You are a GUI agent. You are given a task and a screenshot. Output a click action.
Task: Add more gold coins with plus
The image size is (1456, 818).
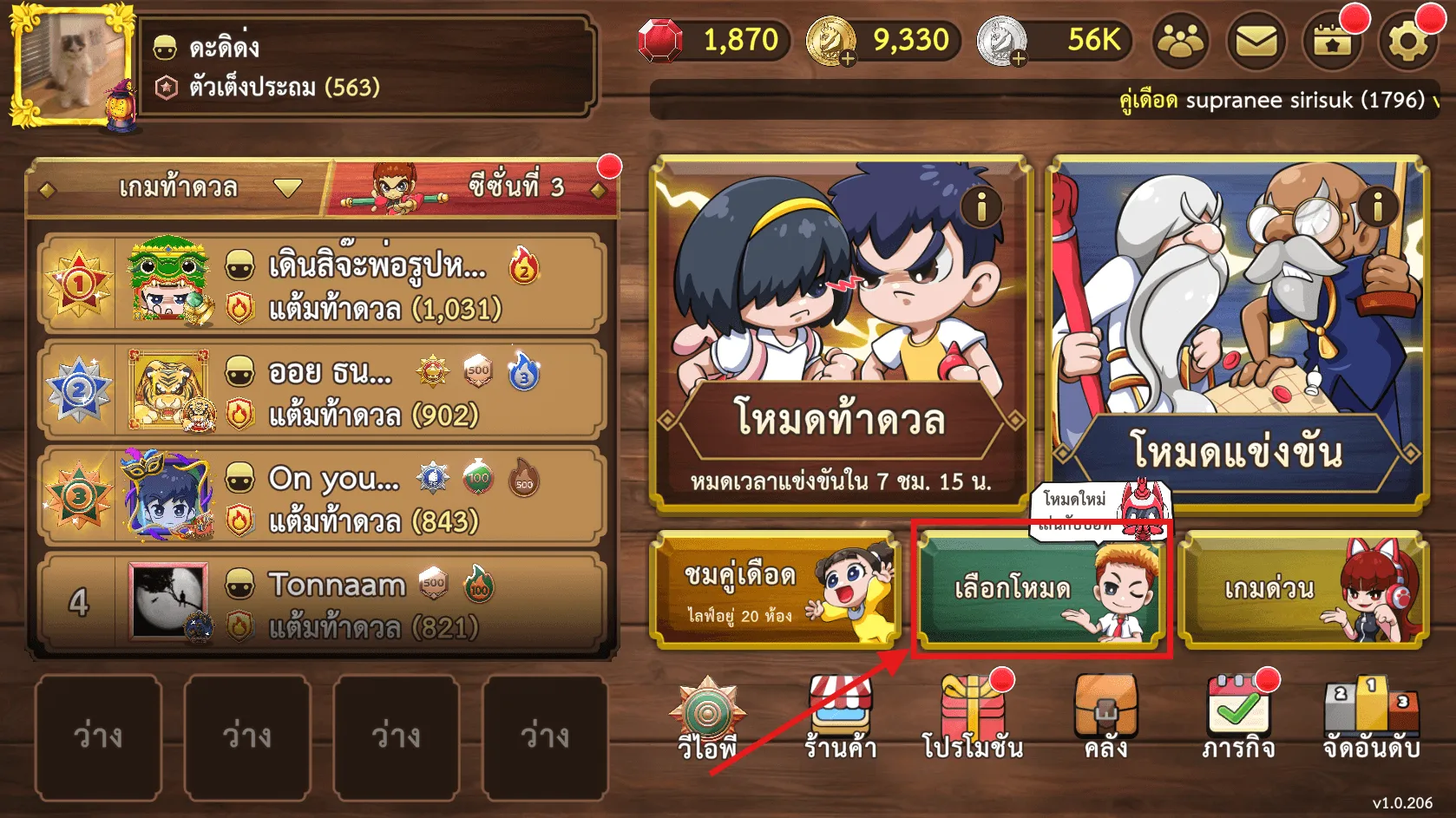tap(847, 58)
